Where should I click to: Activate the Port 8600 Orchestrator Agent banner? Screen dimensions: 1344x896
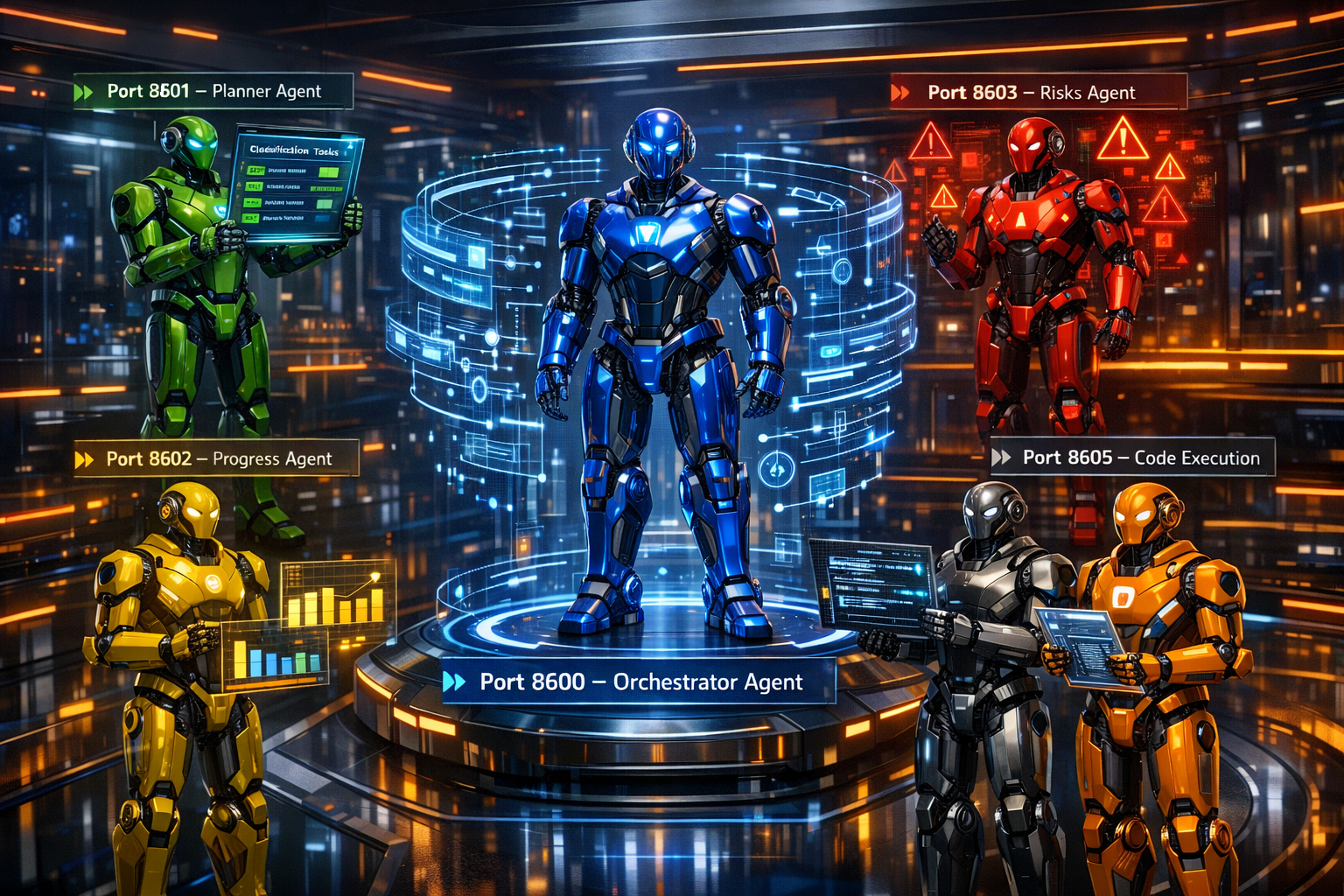639,682
